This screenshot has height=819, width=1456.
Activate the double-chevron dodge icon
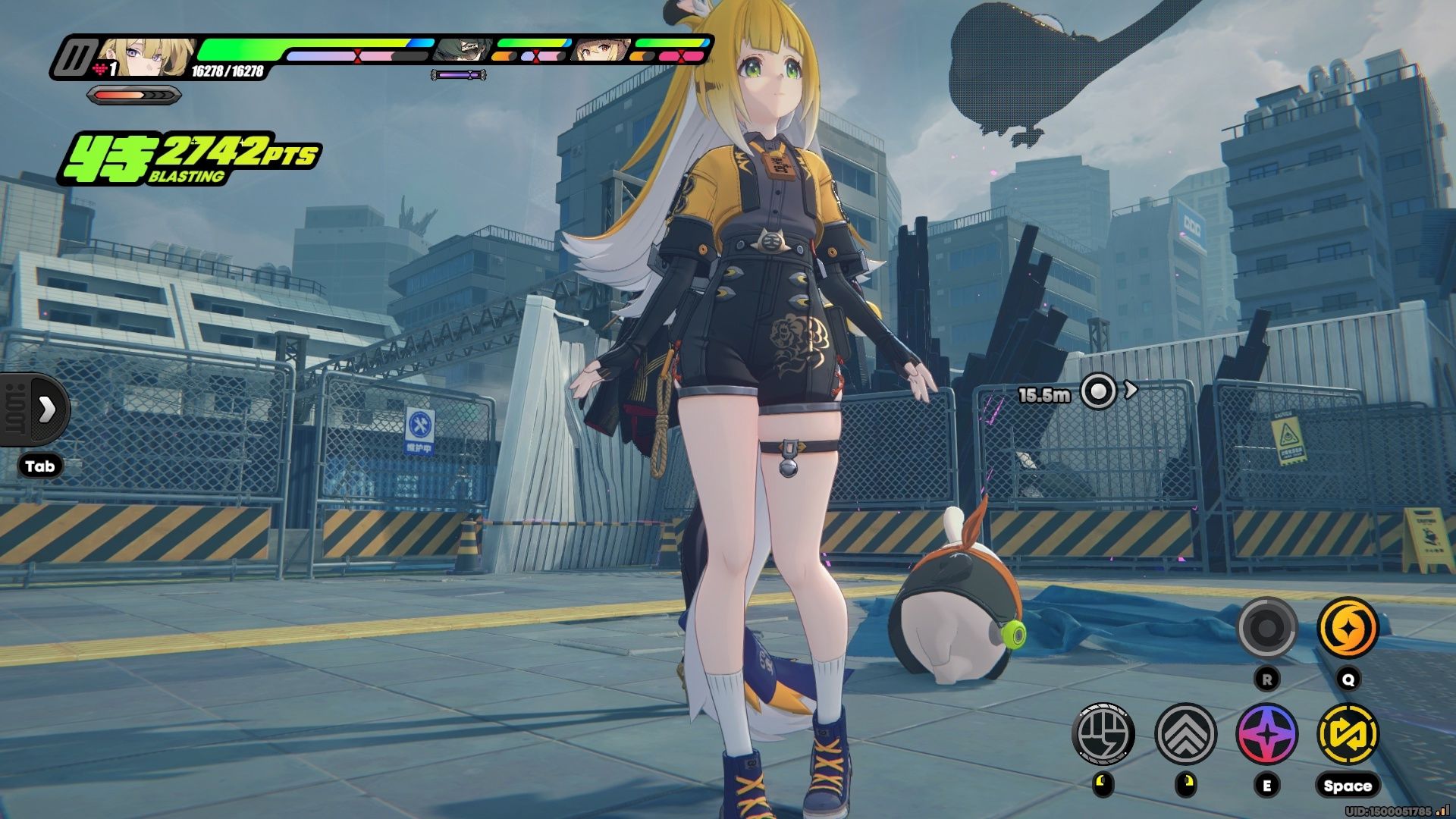point(1185,734)
